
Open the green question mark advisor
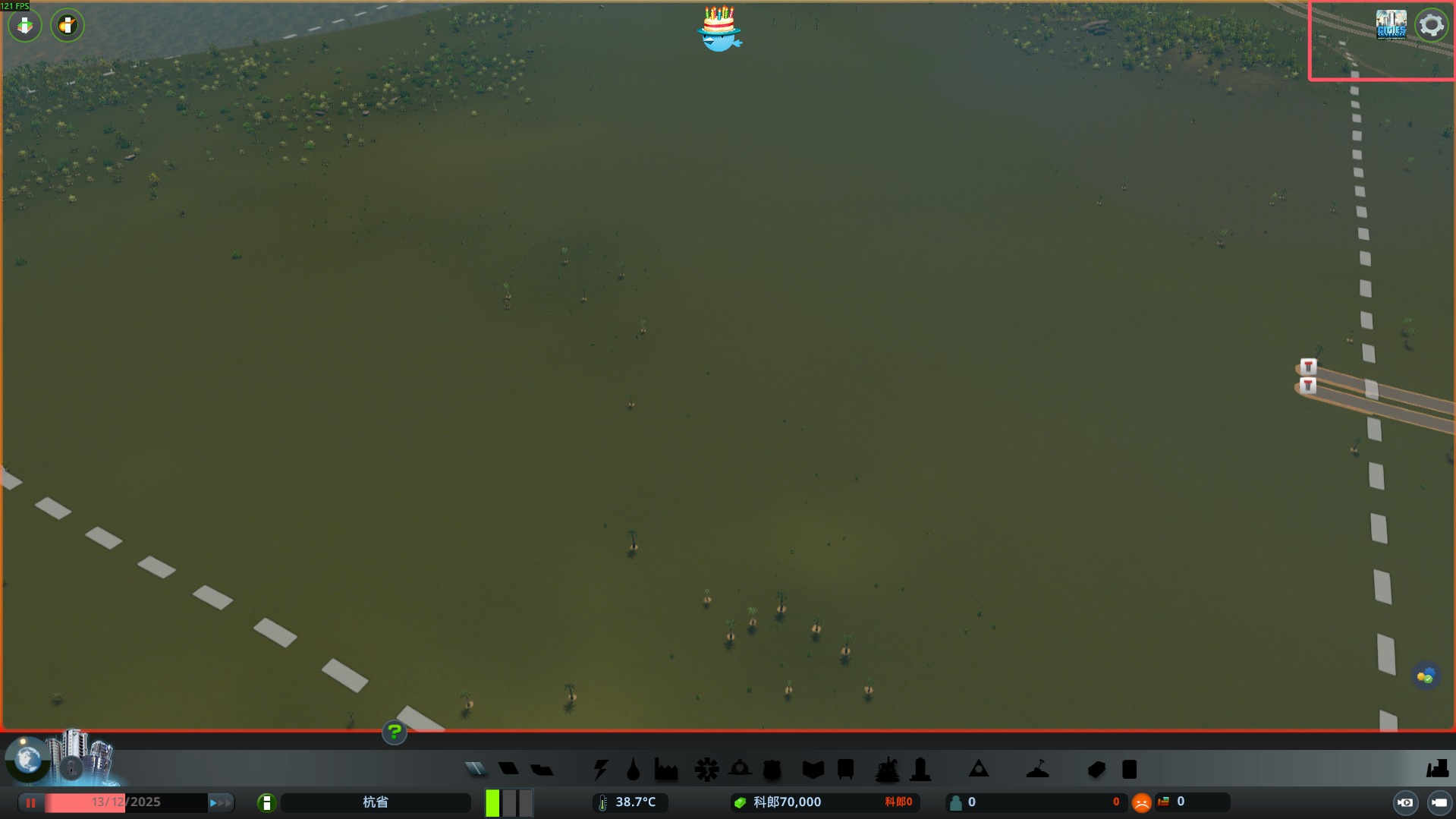(x=394, y=732)
